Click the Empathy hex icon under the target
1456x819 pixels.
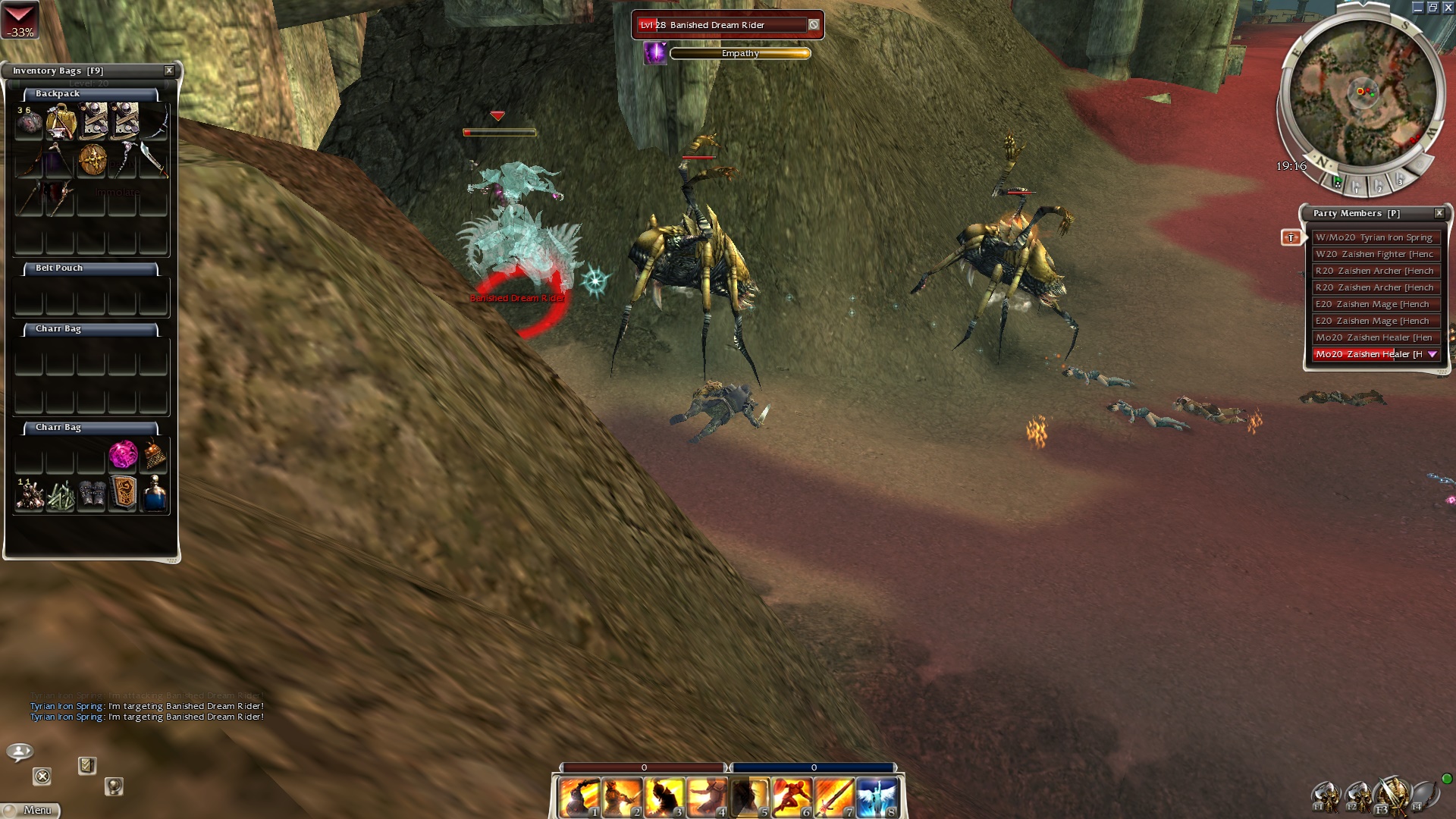click(x=654, y=53)
